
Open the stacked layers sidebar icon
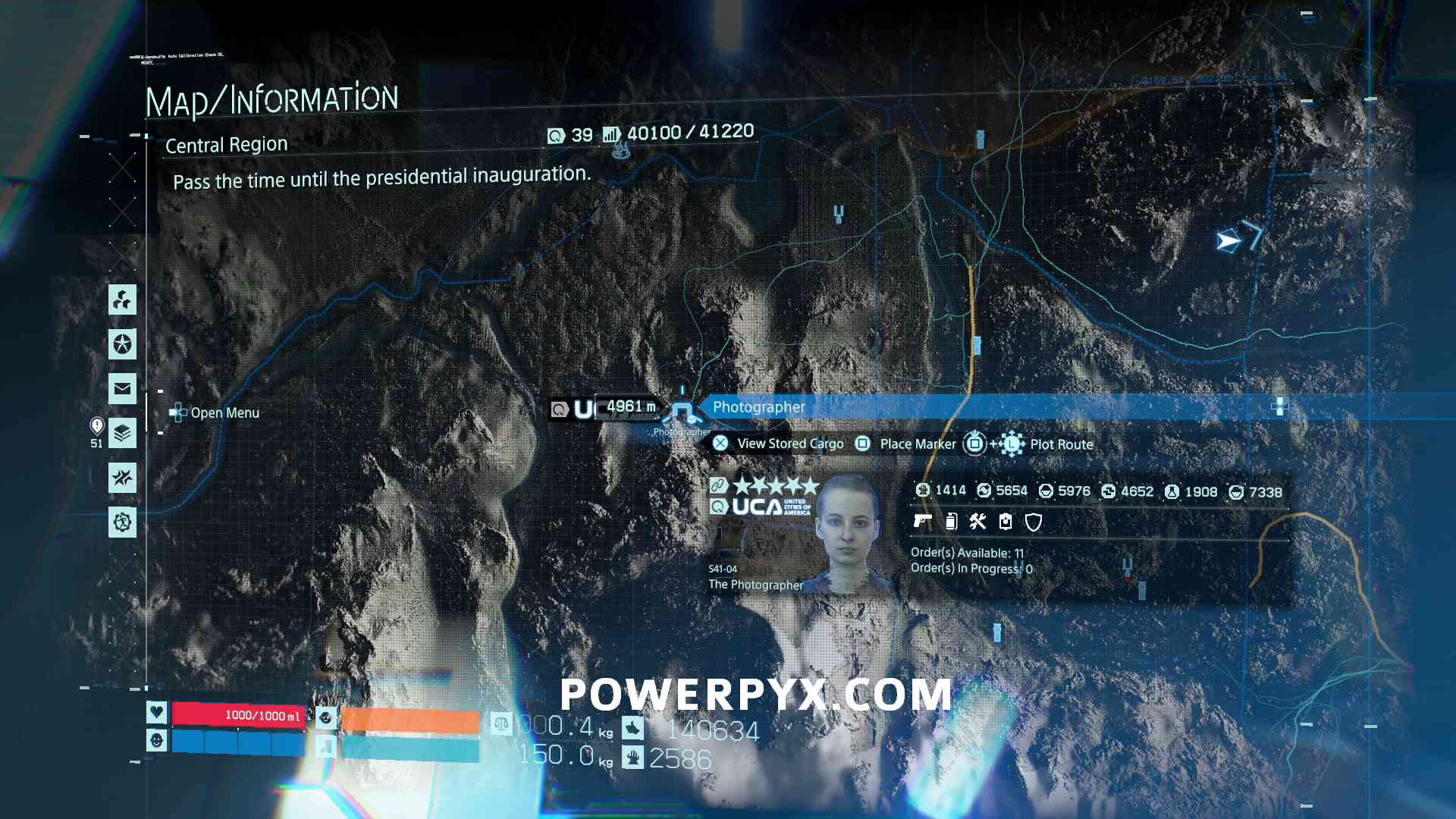pyautogui.click(x=122, y=434)
